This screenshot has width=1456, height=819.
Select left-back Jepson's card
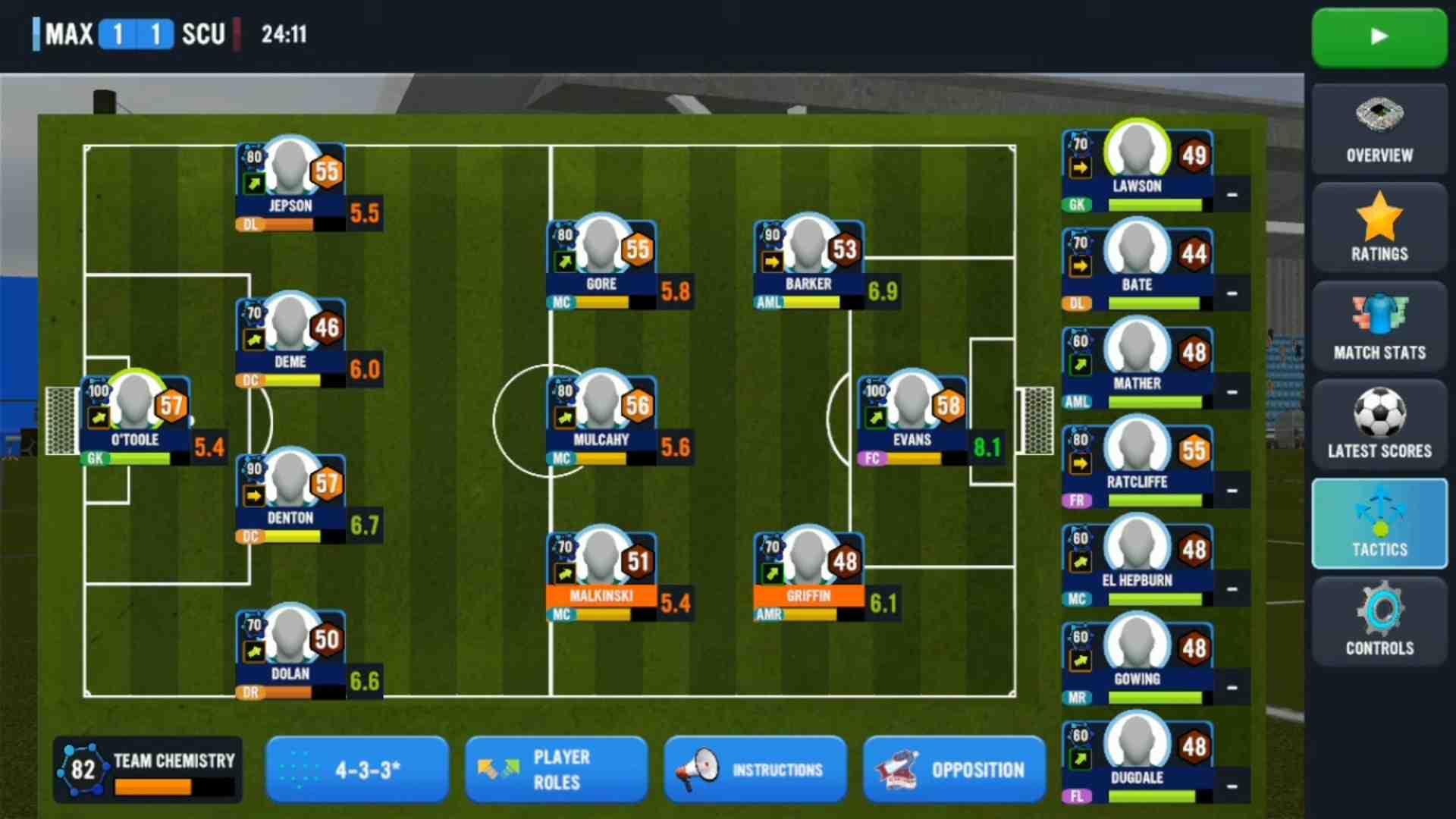coord(290,182)
